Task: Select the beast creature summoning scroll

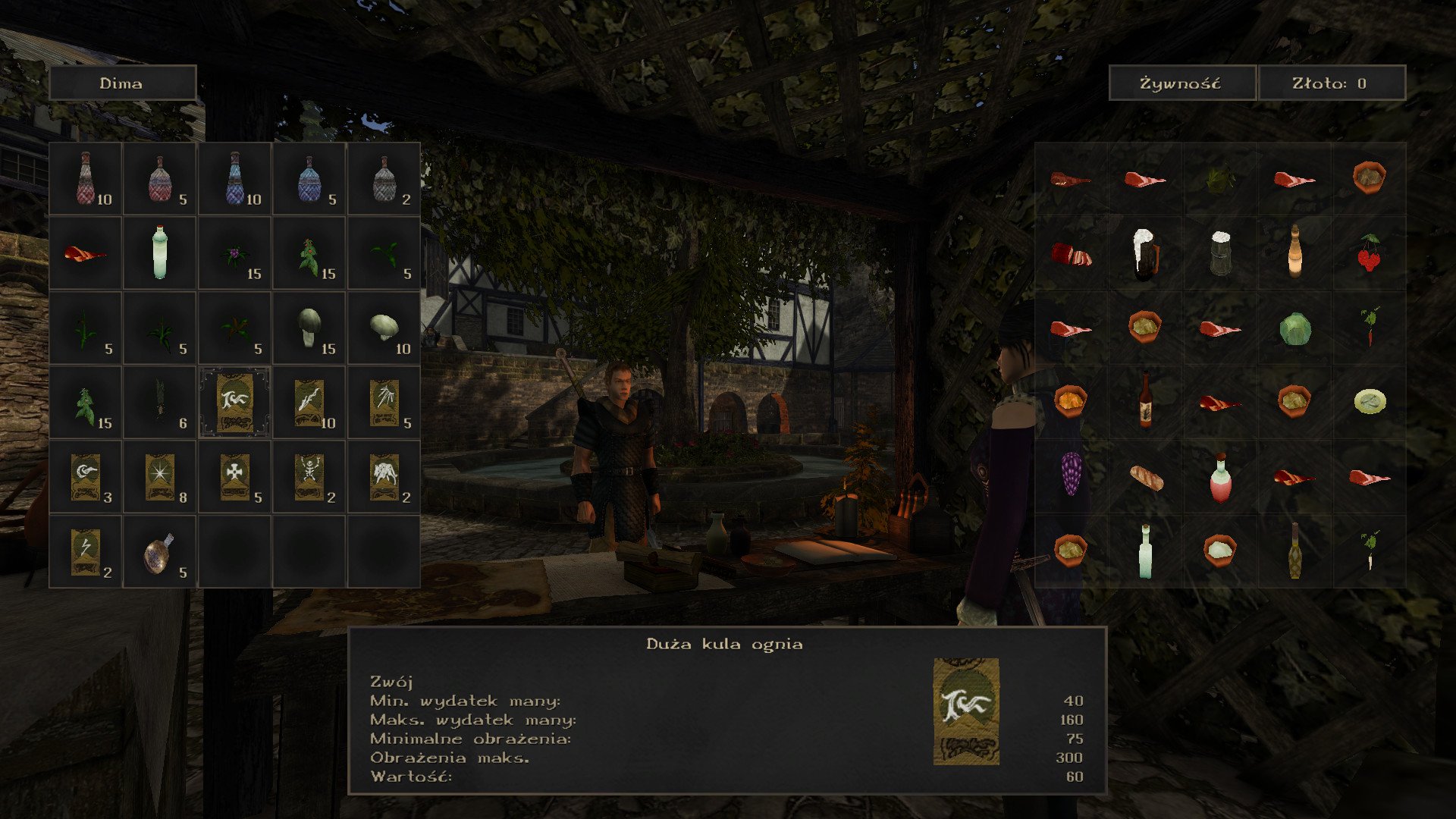Action: (x=384, y=477)
